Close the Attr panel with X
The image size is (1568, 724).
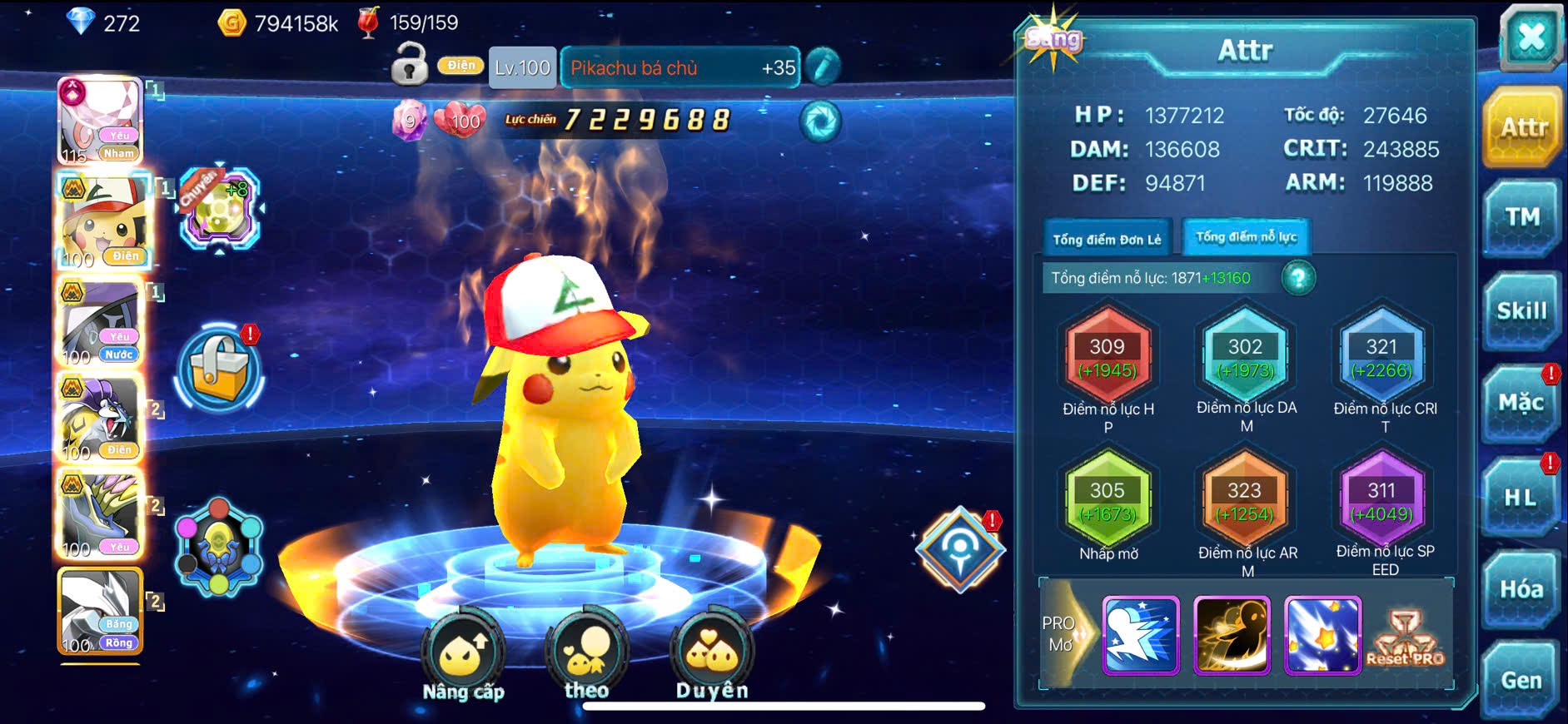point(1531,37)
